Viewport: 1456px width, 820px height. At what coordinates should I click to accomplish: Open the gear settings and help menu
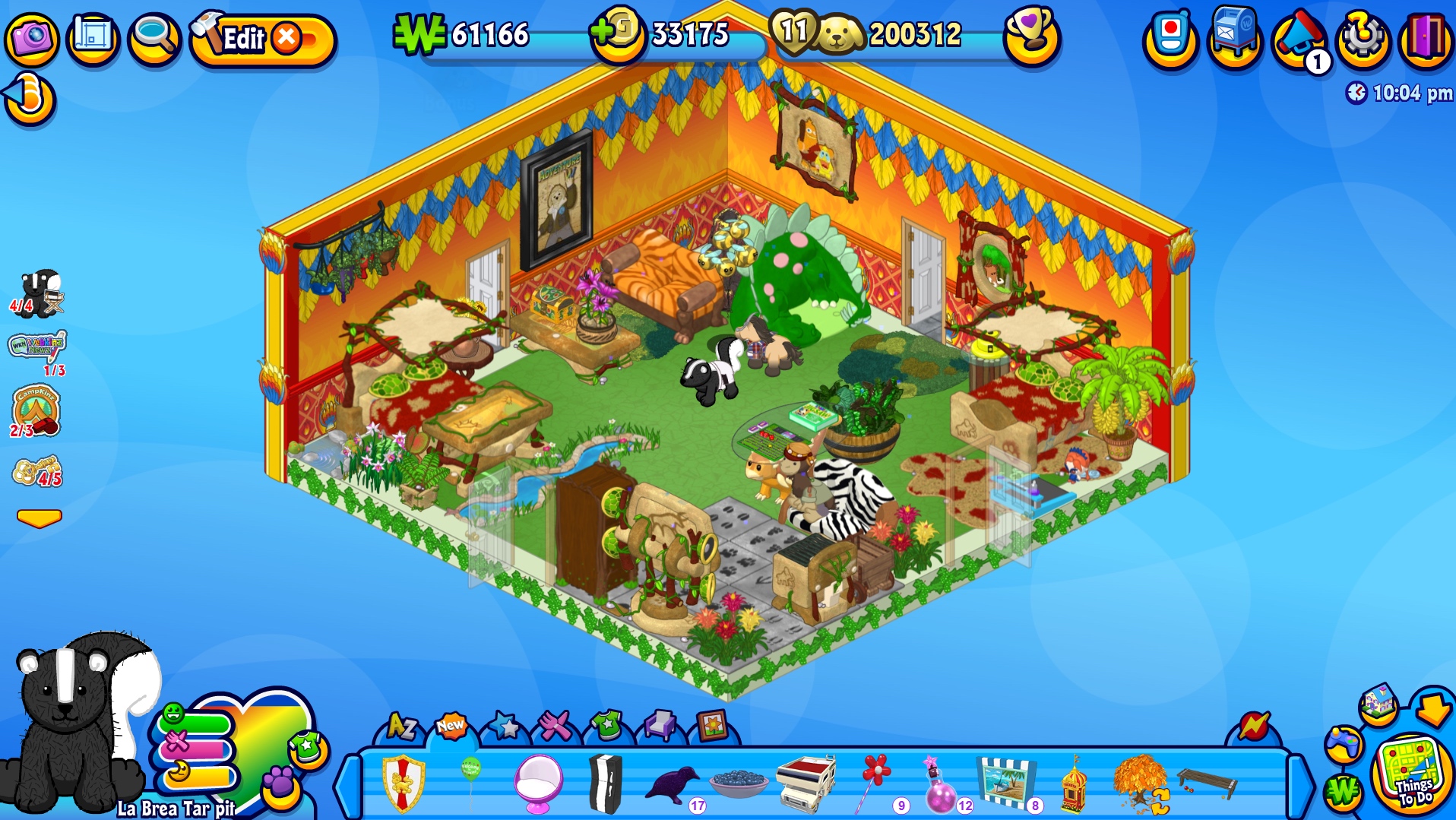pyautogui.click(x=1363, y=37)
